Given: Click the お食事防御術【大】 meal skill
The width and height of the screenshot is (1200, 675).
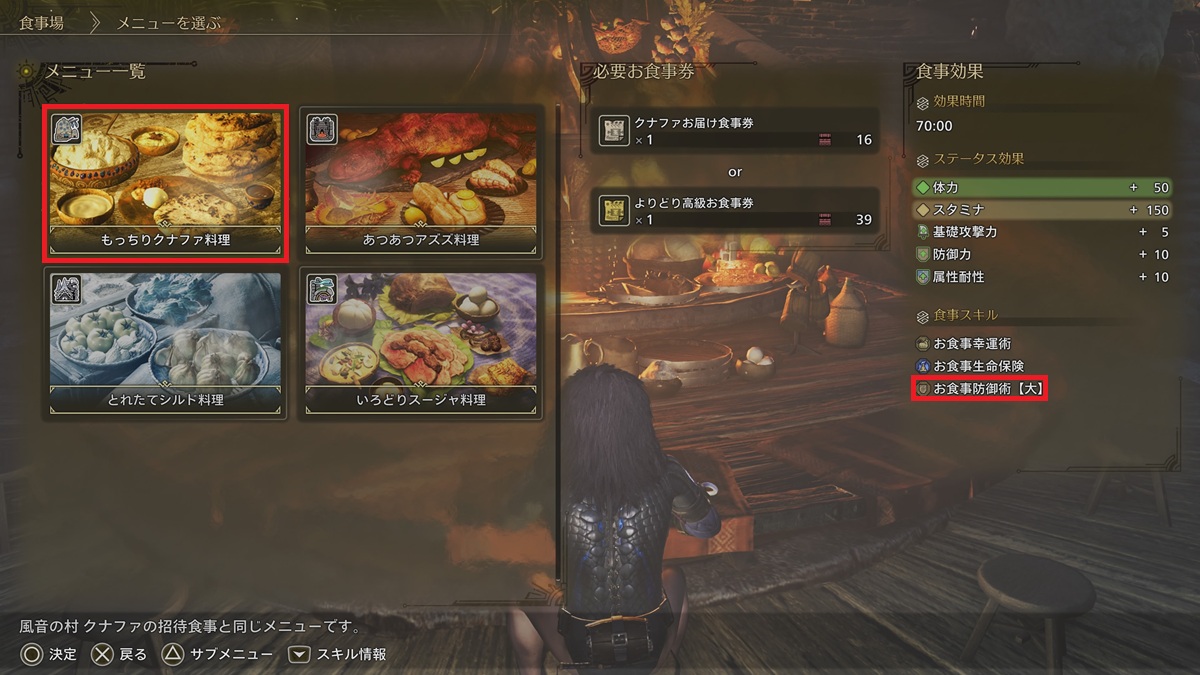Looking at the screenshot, I should [x=980, y=388].
